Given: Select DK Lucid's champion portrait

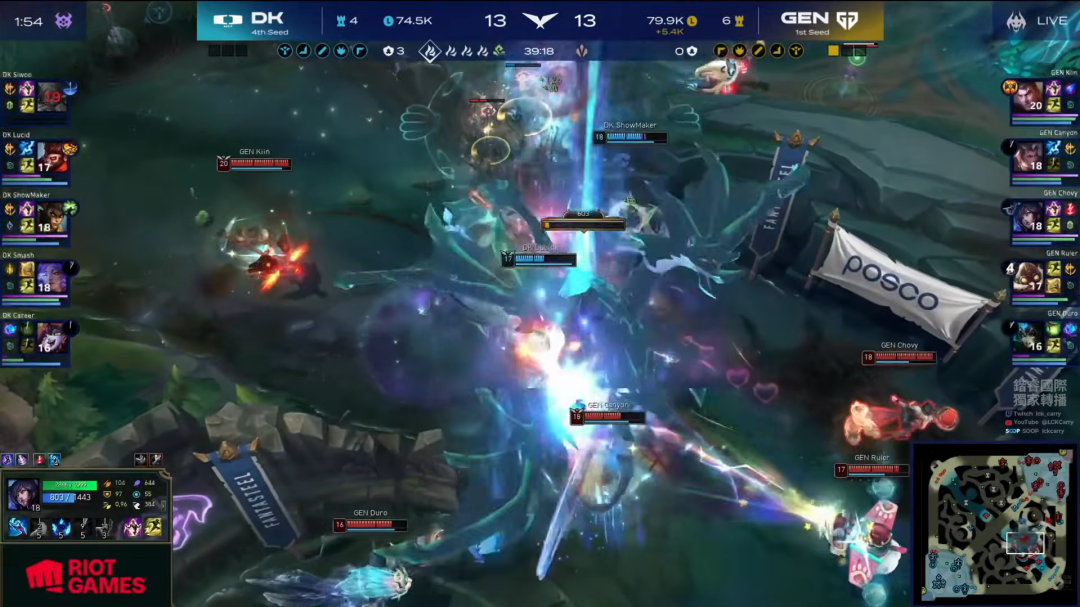Looking at the screenshot, I should [x=52, y=157].
